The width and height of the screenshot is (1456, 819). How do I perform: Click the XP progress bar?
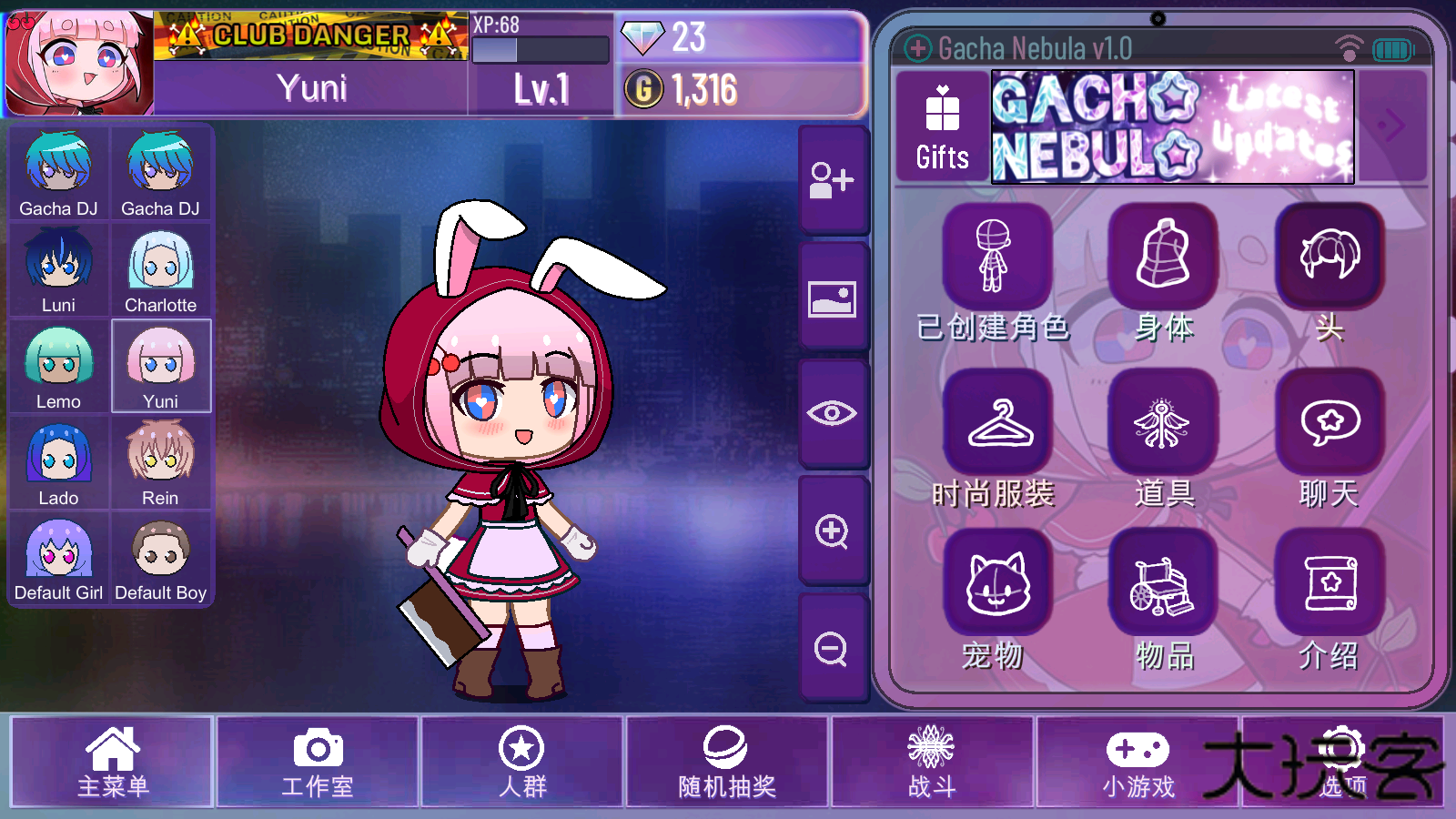pos(541,47)
